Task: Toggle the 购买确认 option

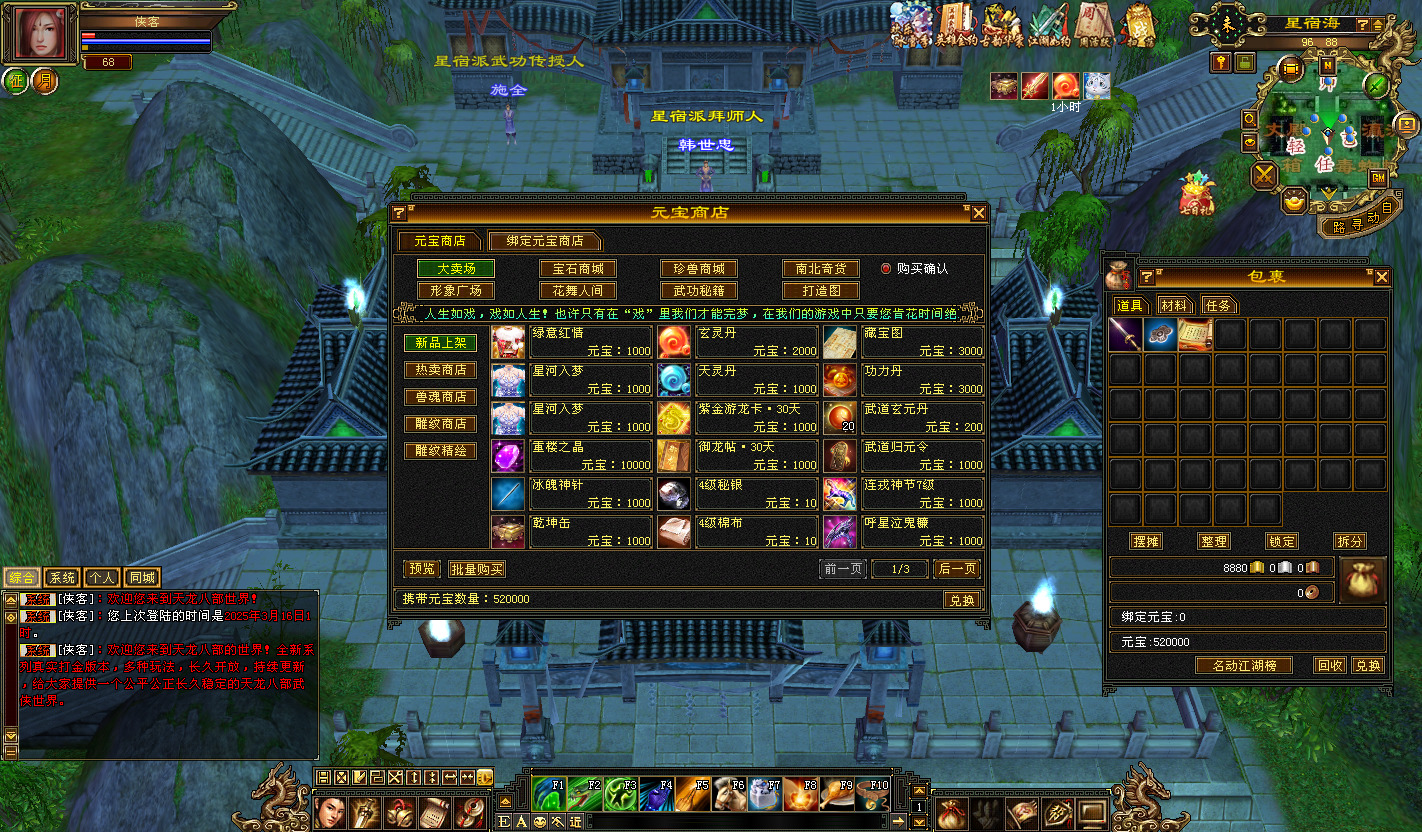Action: [x=886, y=269]
